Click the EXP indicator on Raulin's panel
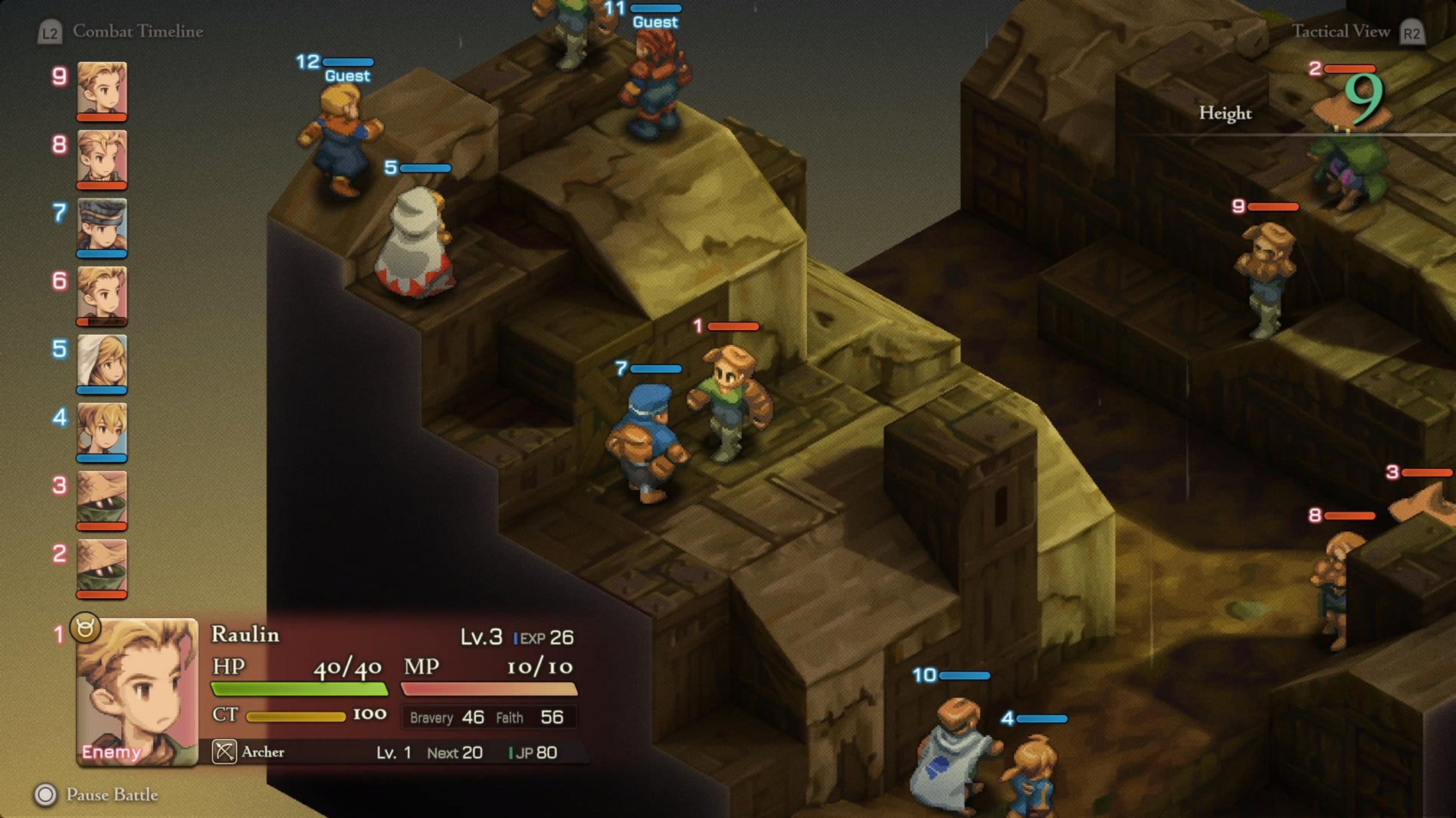Viewport: 1456px width, 818px height. click(543, 637)
